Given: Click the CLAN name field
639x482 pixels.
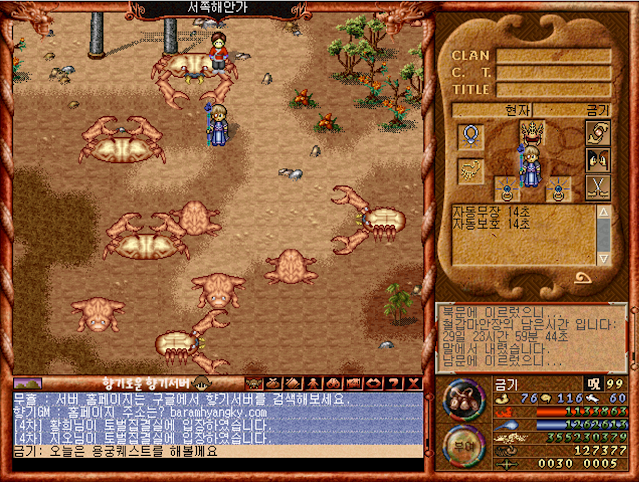Looking at the screenshot, I should (x=554, y=56).
